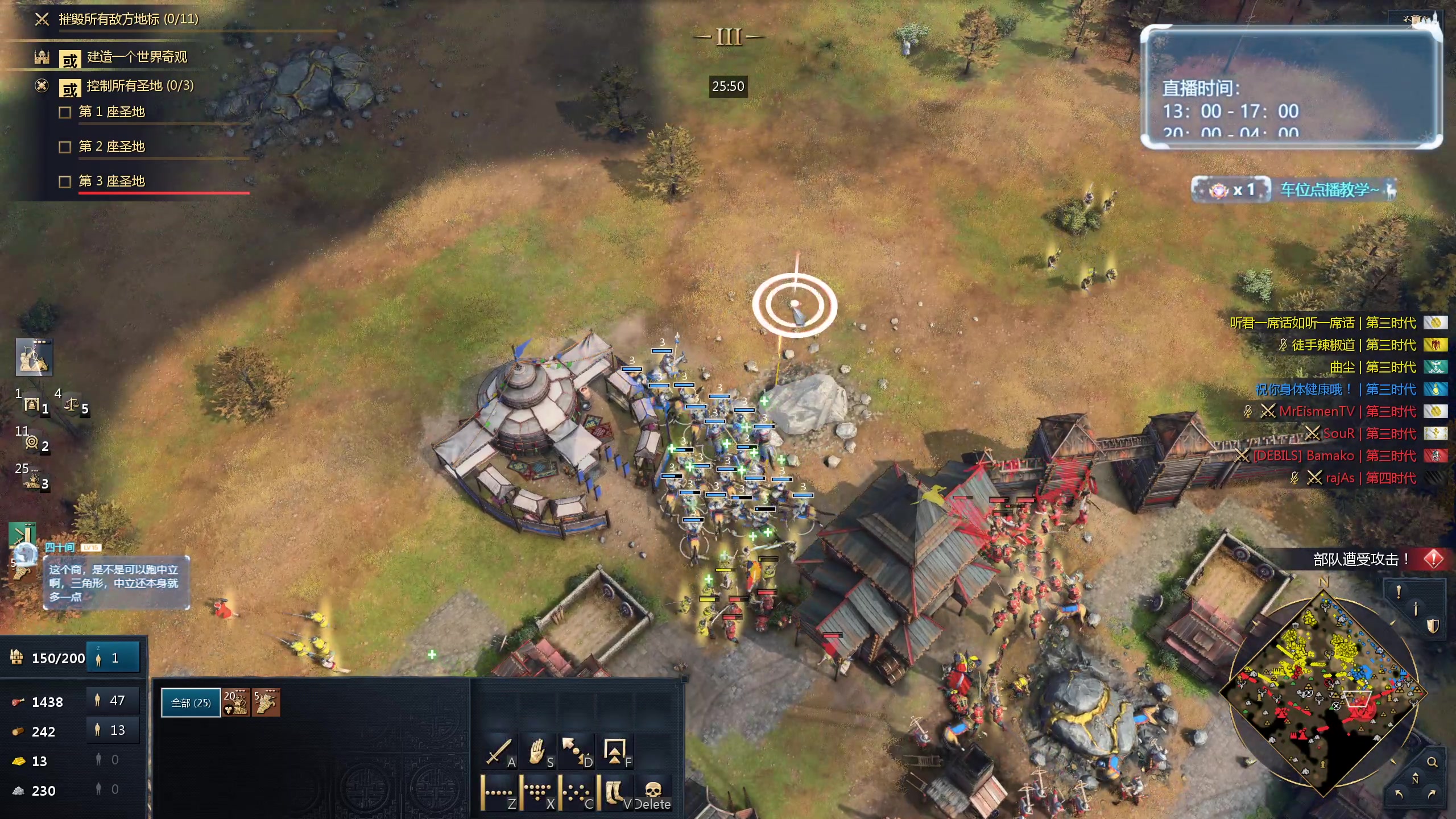The image size is (1456, 819).
Task: Select the staggered wedge formation button
Action: click(x=537, y=792)
